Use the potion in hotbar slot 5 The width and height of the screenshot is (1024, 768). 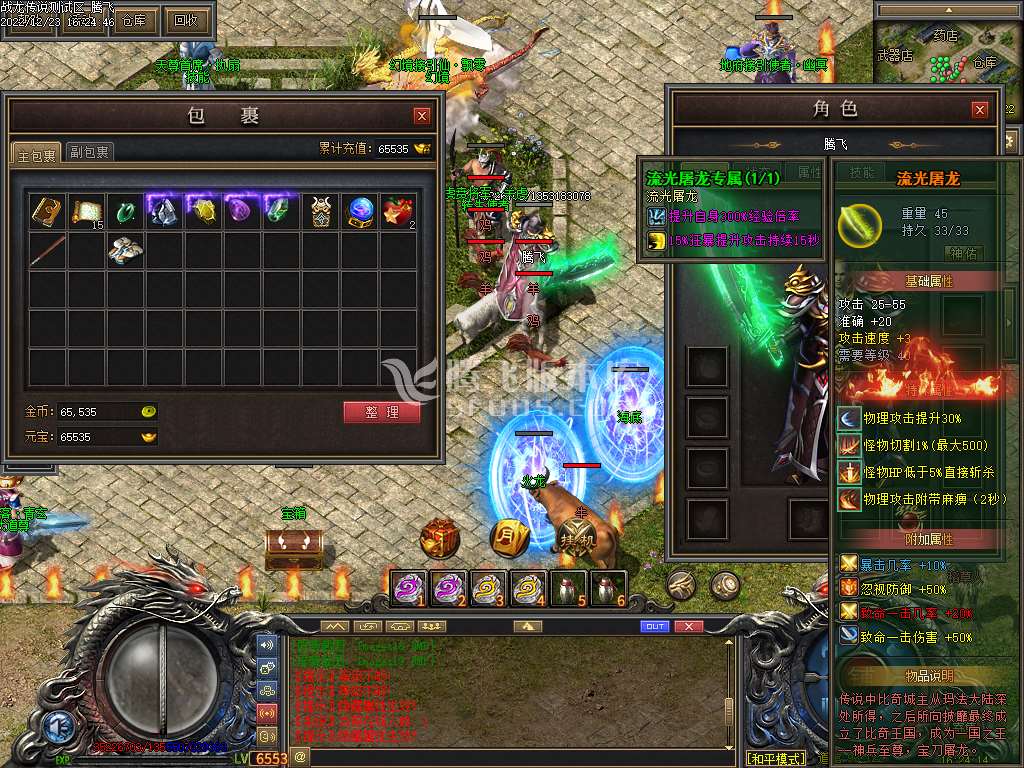point(568,588)
